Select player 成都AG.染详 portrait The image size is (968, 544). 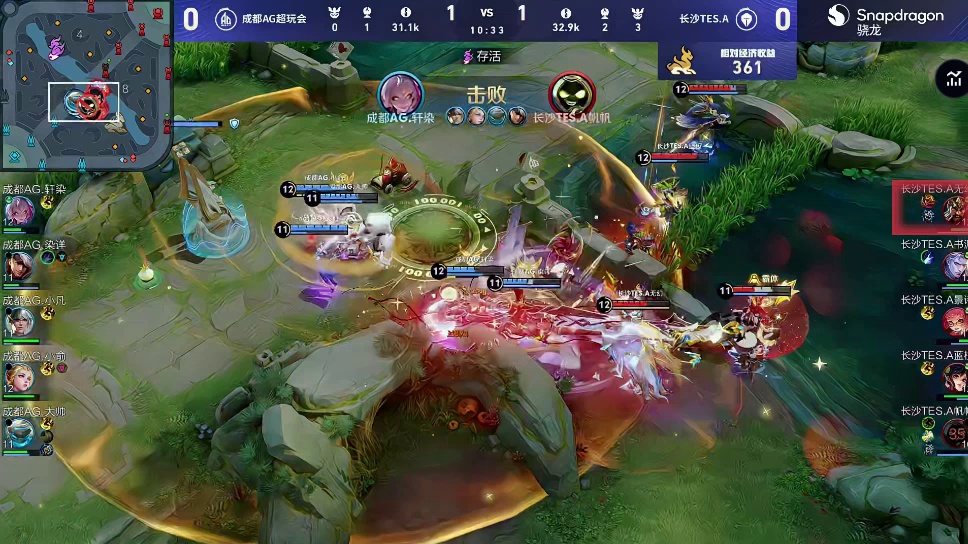19,266
